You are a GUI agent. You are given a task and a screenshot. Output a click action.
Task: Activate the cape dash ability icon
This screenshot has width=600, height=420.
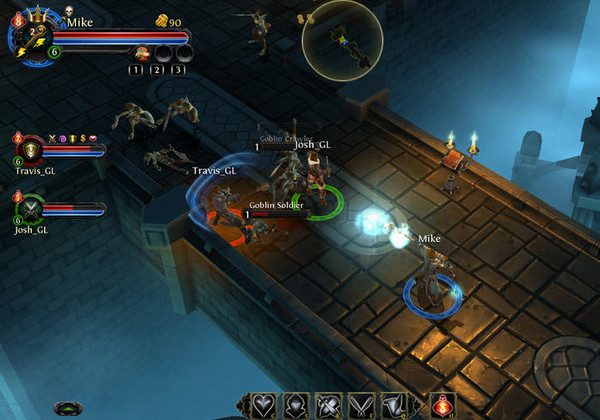click(393, 404)
